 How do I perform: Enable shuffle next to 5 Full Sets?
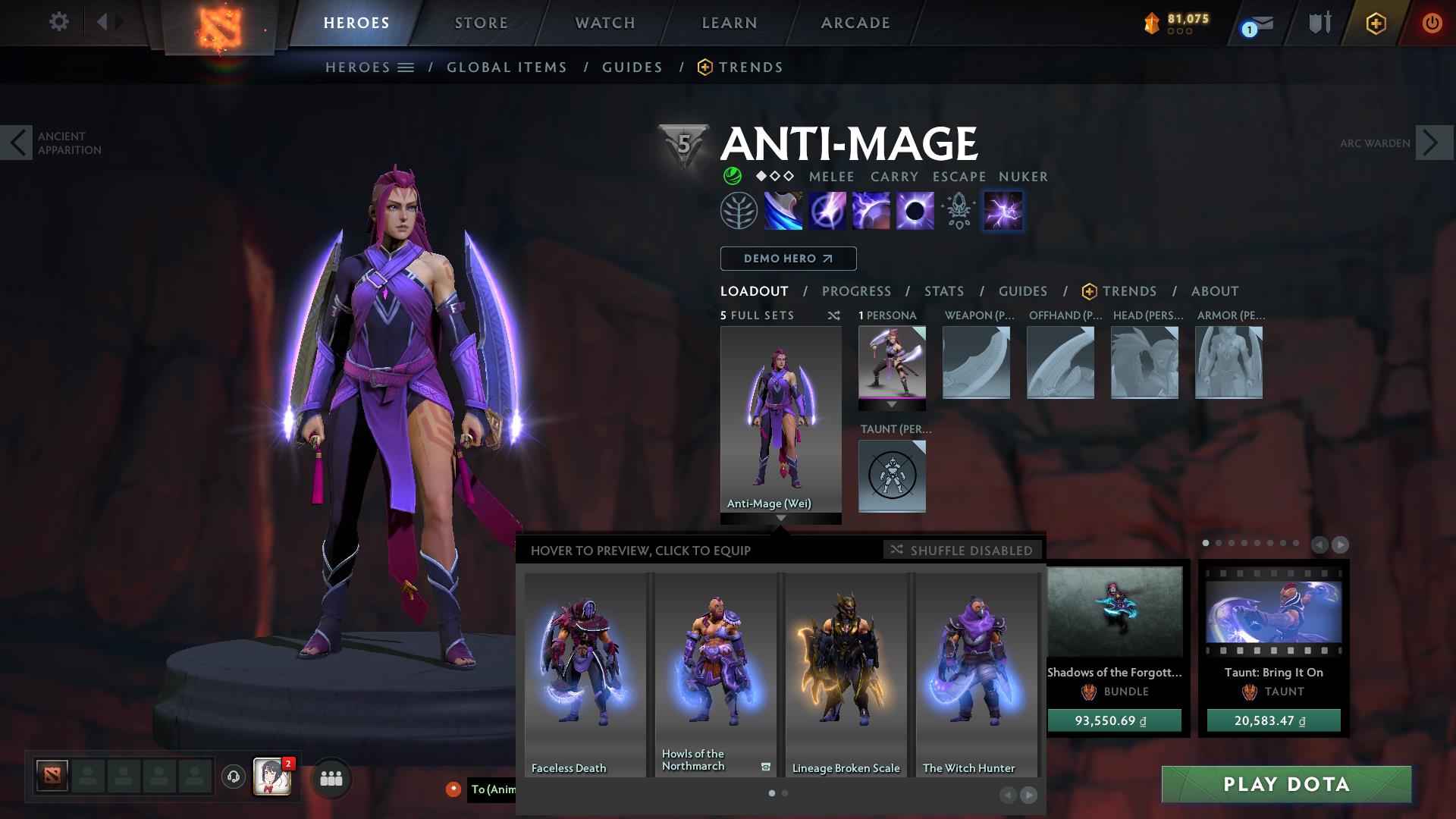[x=833, y=316]
